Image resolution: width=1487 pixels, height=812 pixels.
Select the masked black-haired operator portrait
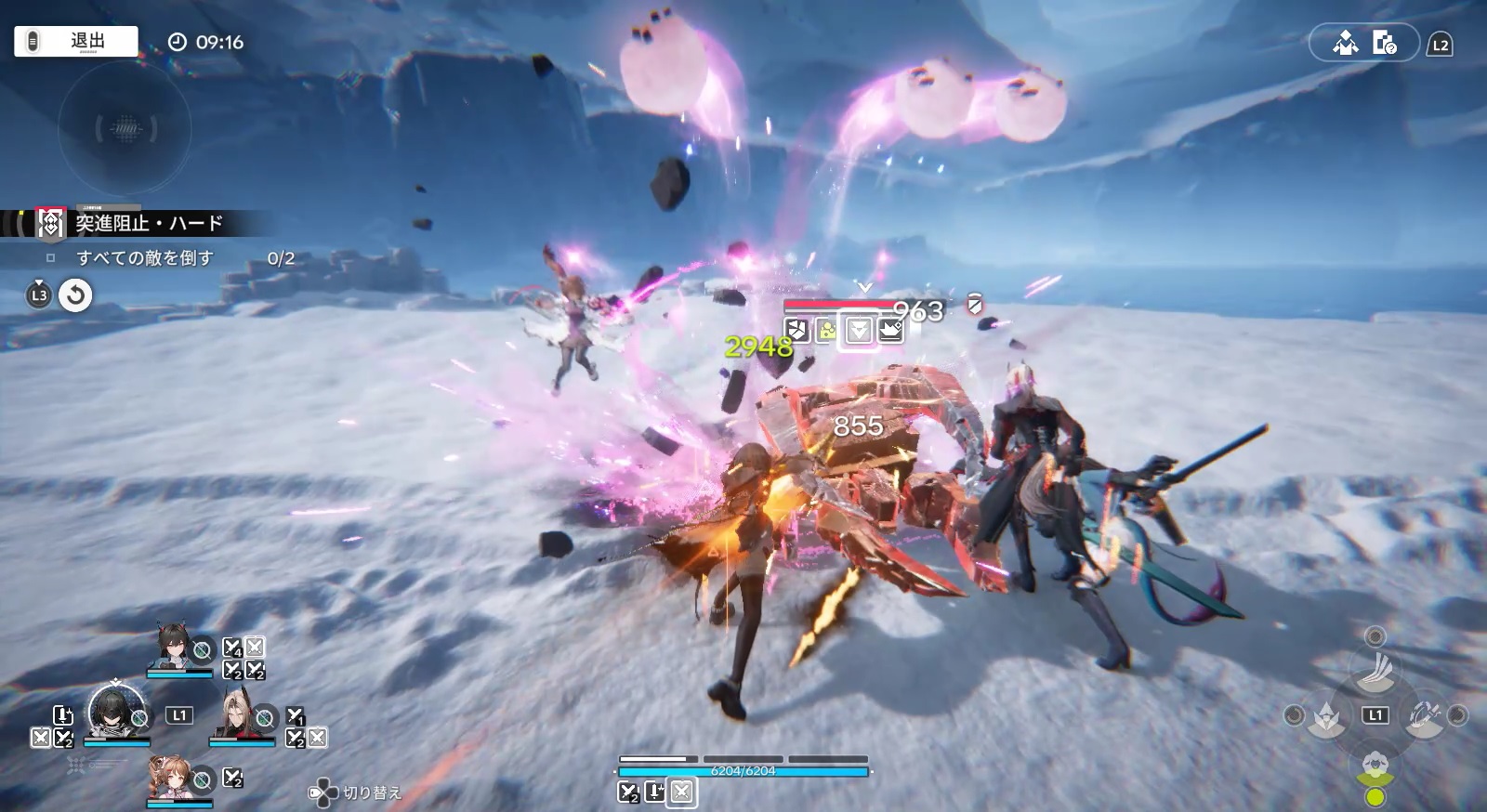point(114,713)
